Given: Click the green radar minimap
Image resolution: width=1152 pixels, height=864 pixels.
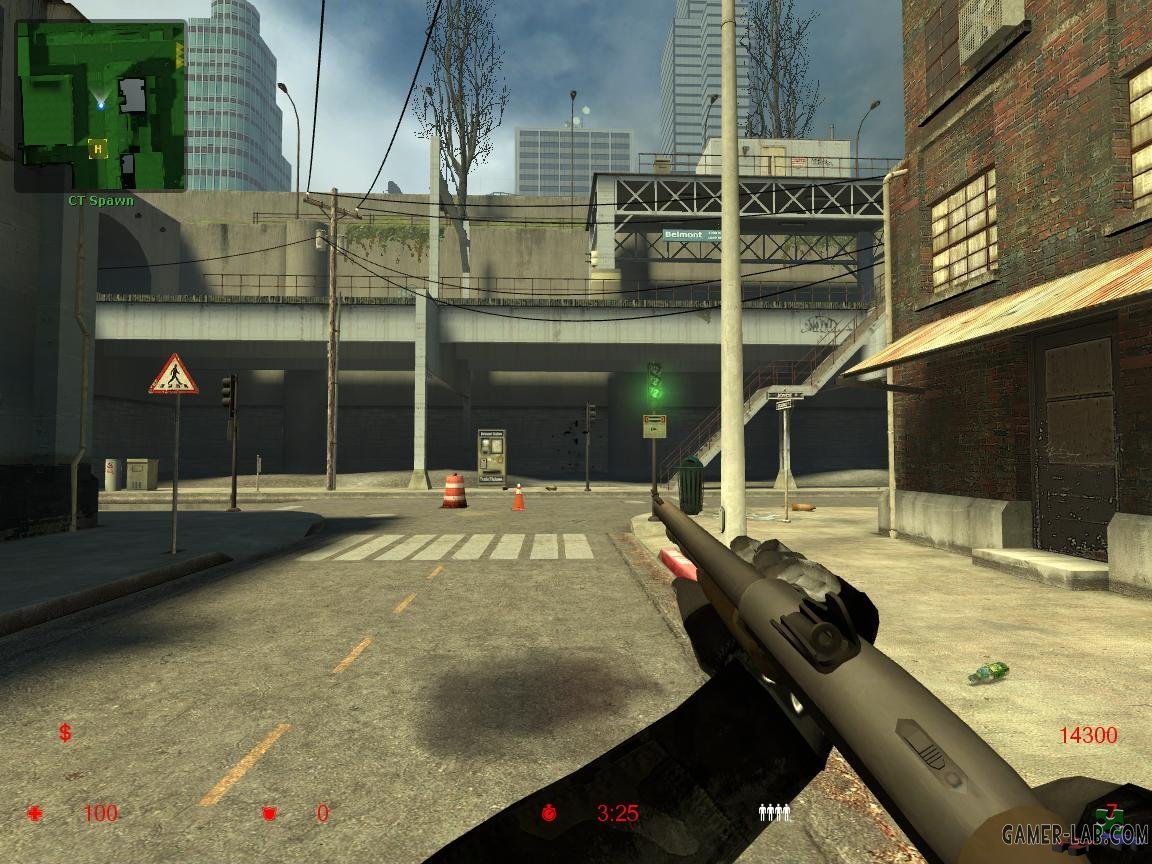Looking at the screenshot, I should coord(100,105).
